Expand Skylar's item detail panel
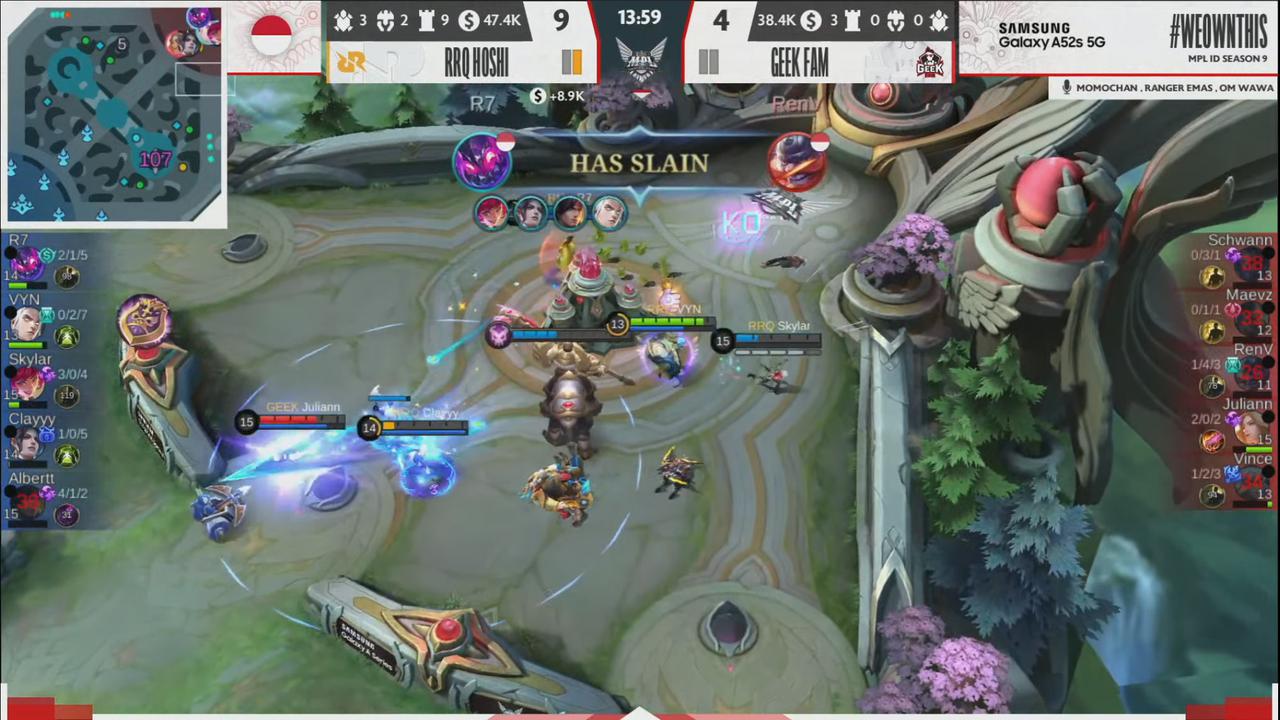1280x720 pixels. [x=67, y=395]
